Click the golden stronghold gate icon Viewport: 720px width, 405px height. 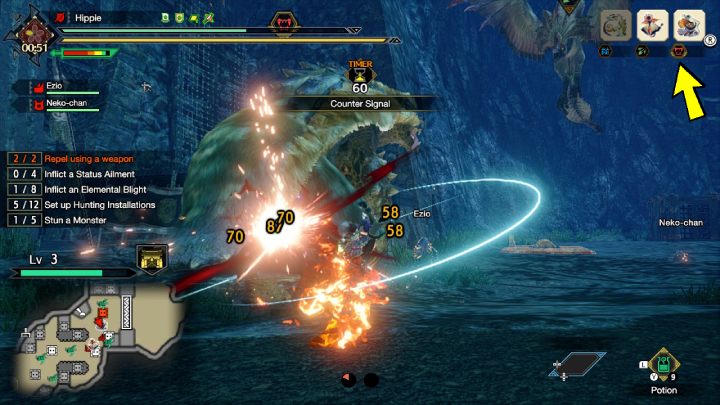pos(152,257)
